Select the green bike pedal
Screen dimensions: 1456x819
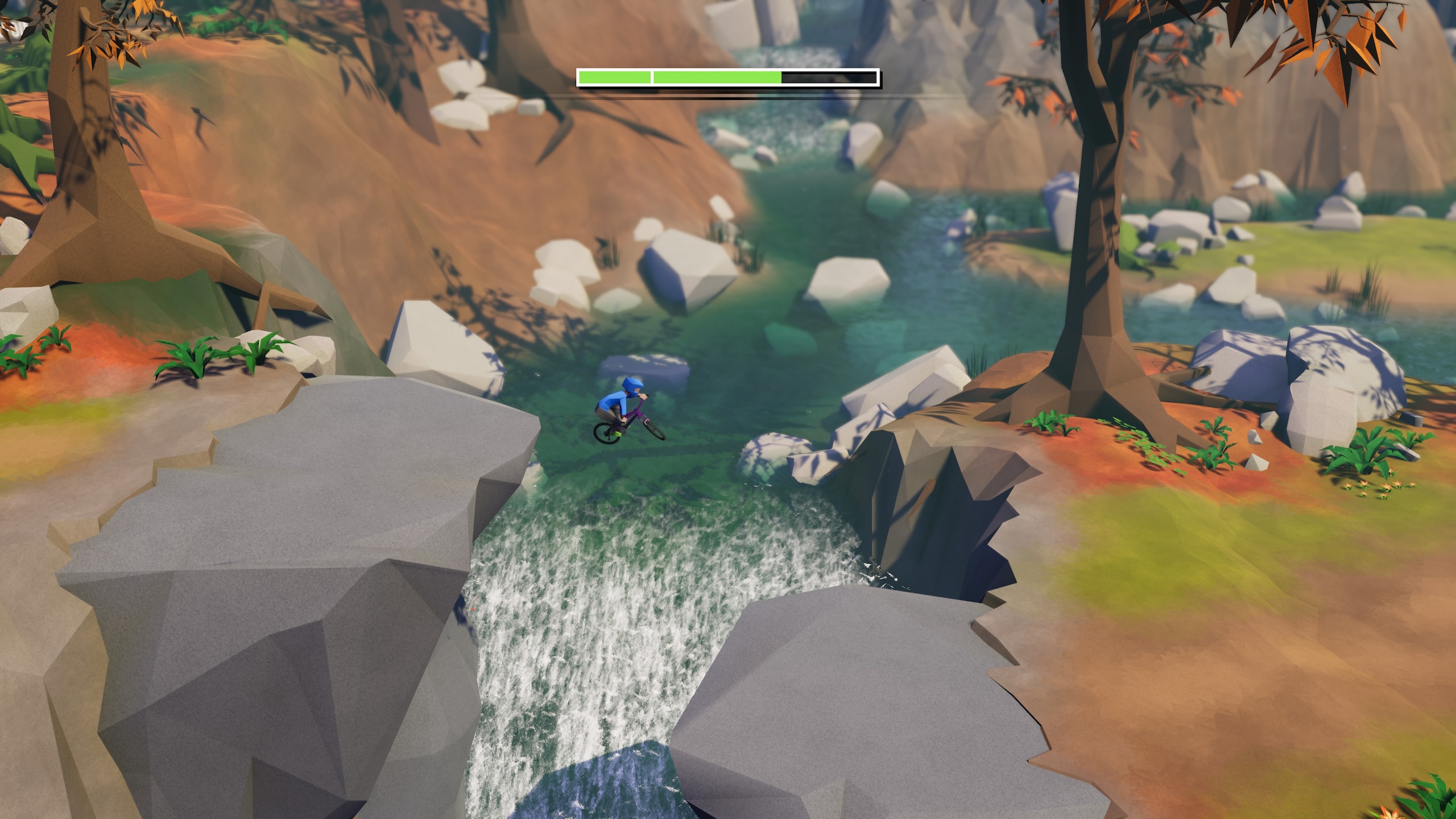click(x=618, y=434)
